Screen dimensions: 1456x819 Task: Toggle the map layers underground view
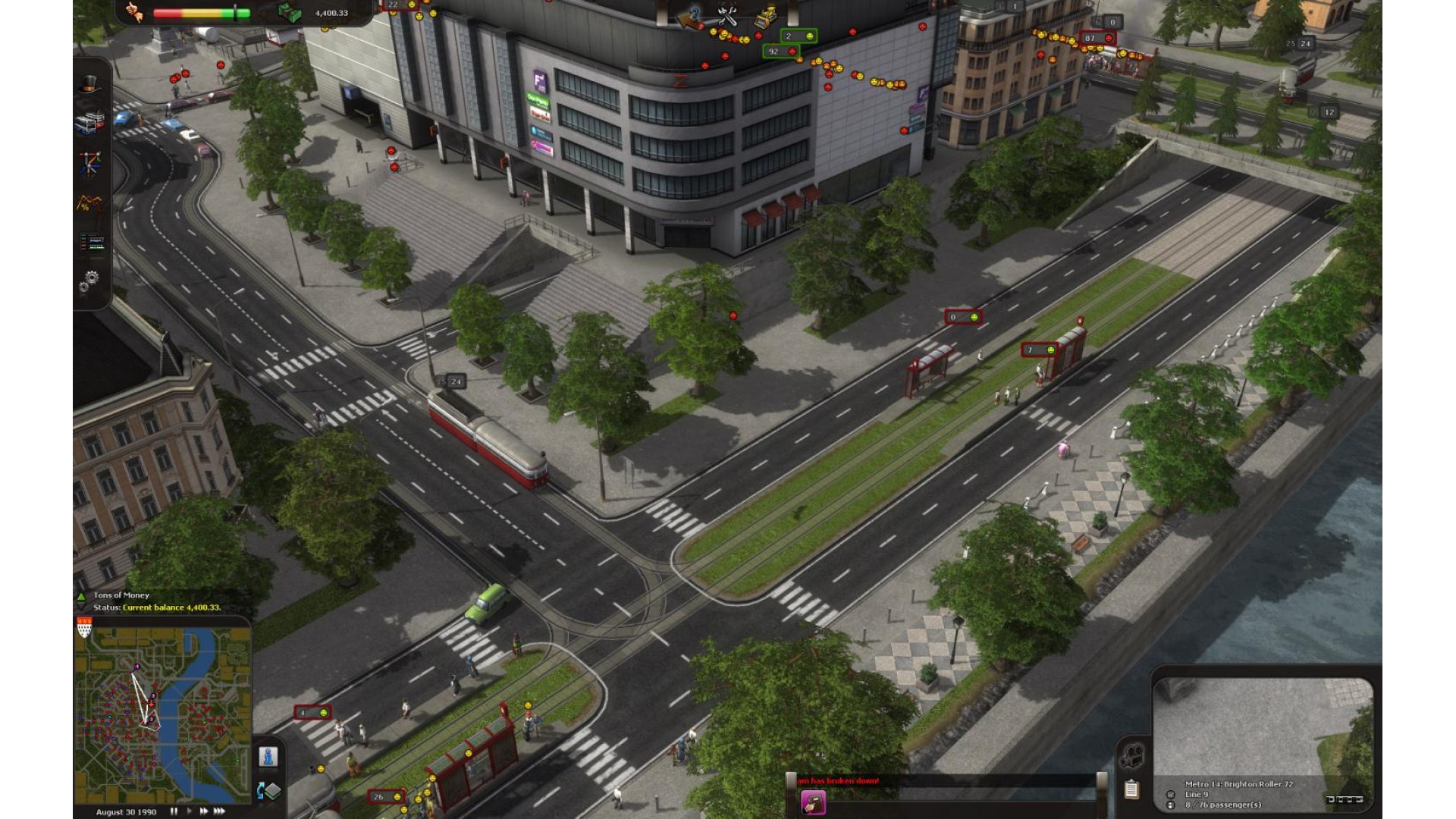(x=269, y=791)
